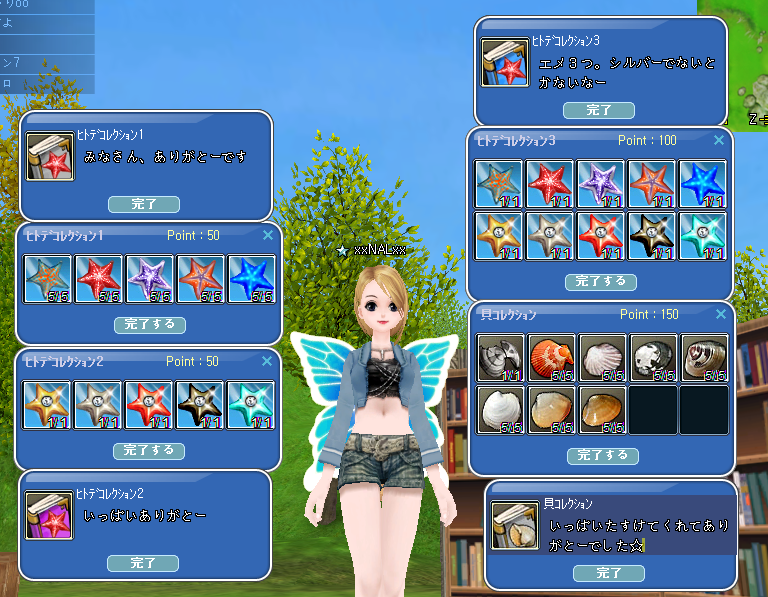768x597 pixels.
Task: Select the black starfish in ヒトデコレクション2
Action: tap(200, 405)
